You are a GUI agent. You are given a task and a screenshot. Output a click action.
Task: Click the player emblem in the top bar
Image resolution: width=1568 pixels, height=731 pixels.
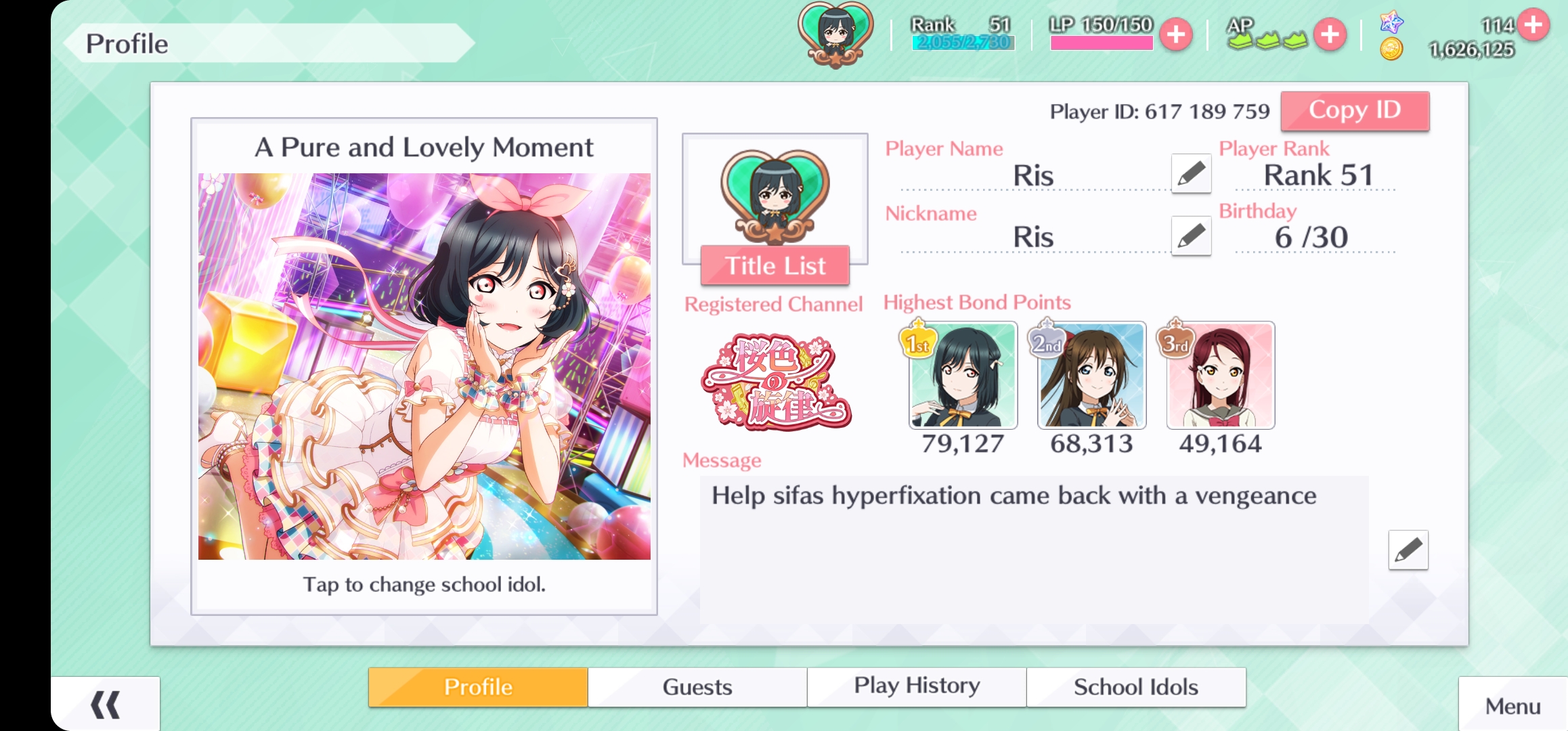(835, 34)
